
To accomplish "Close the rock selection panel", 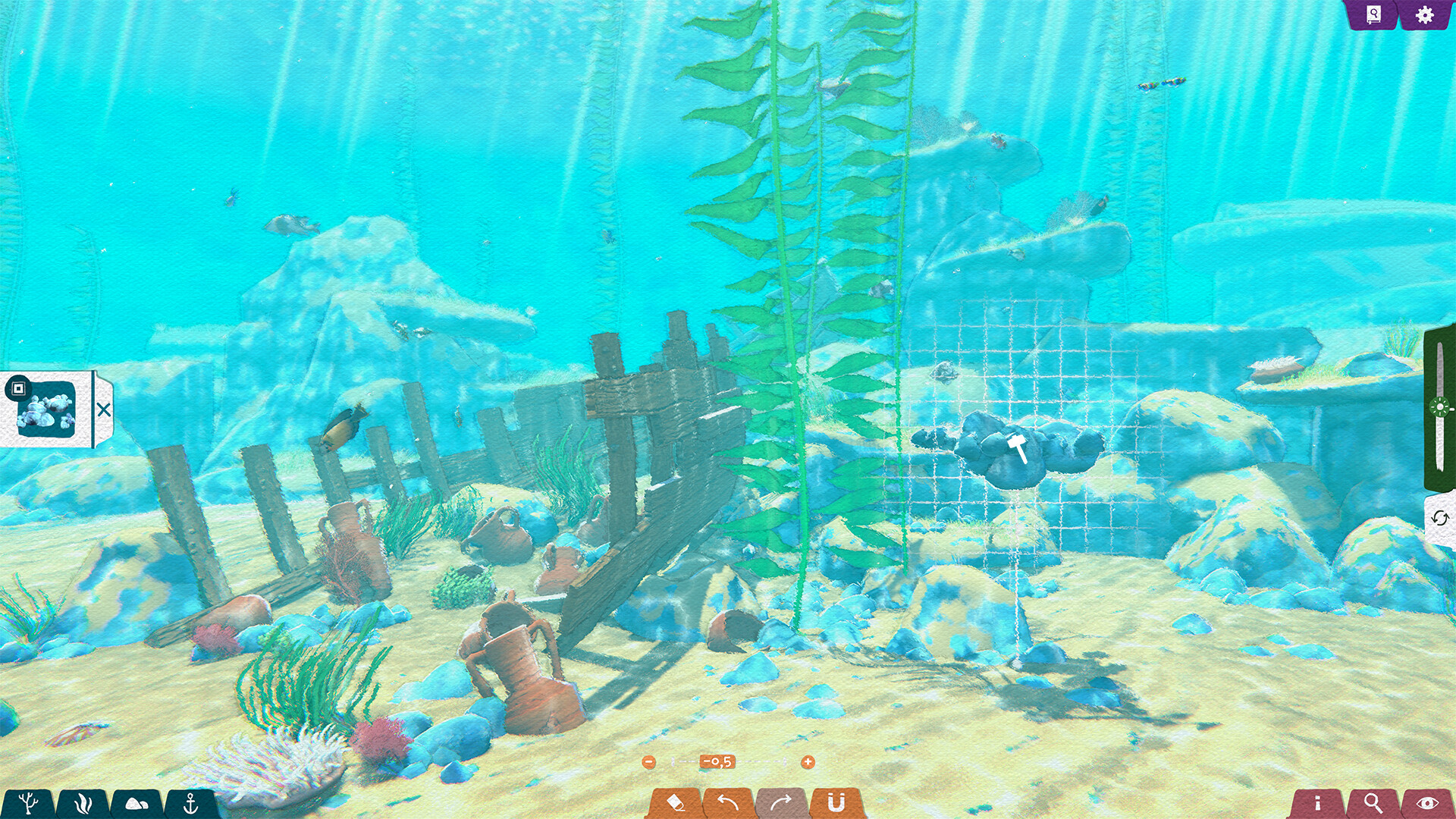I will click(104, 409).
